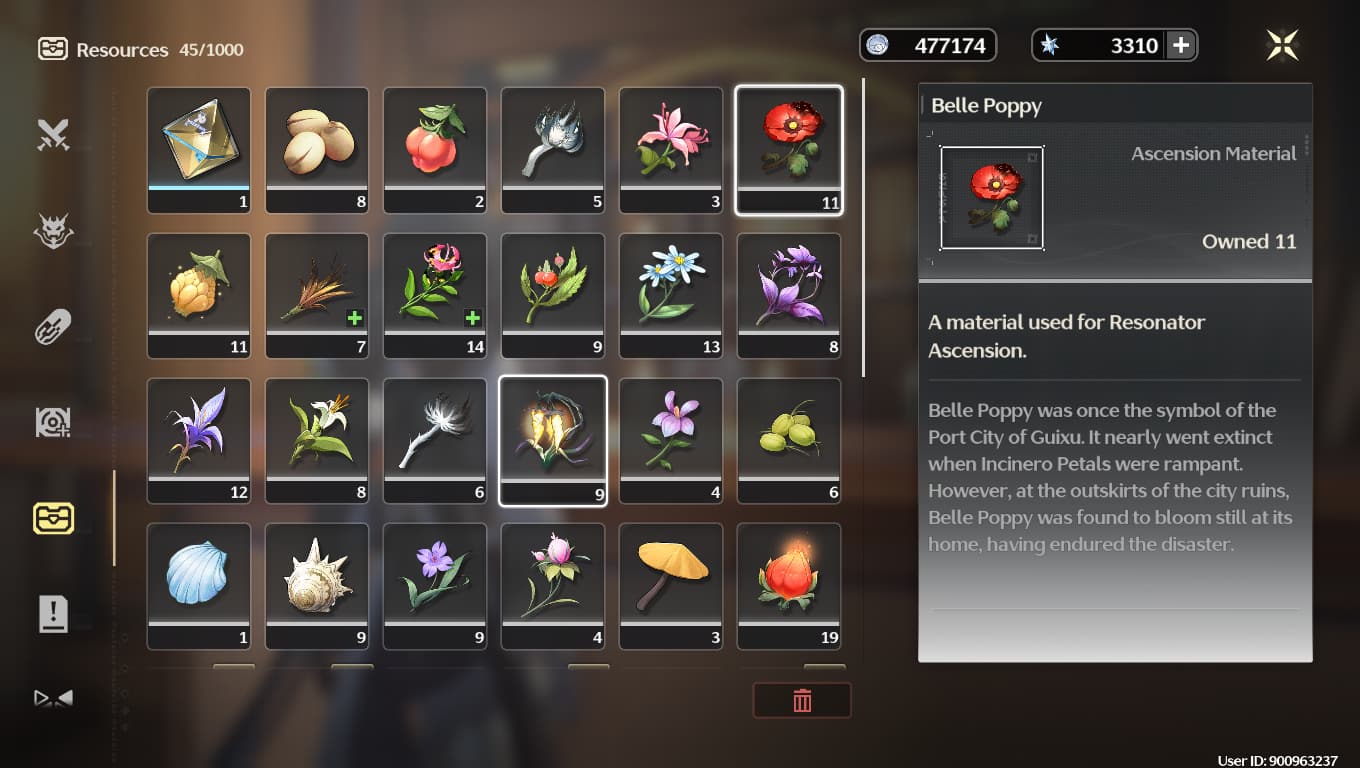Select the exclamation mark quest items tab
This screenshot has width=1360, height=768.
pos(53,614)
